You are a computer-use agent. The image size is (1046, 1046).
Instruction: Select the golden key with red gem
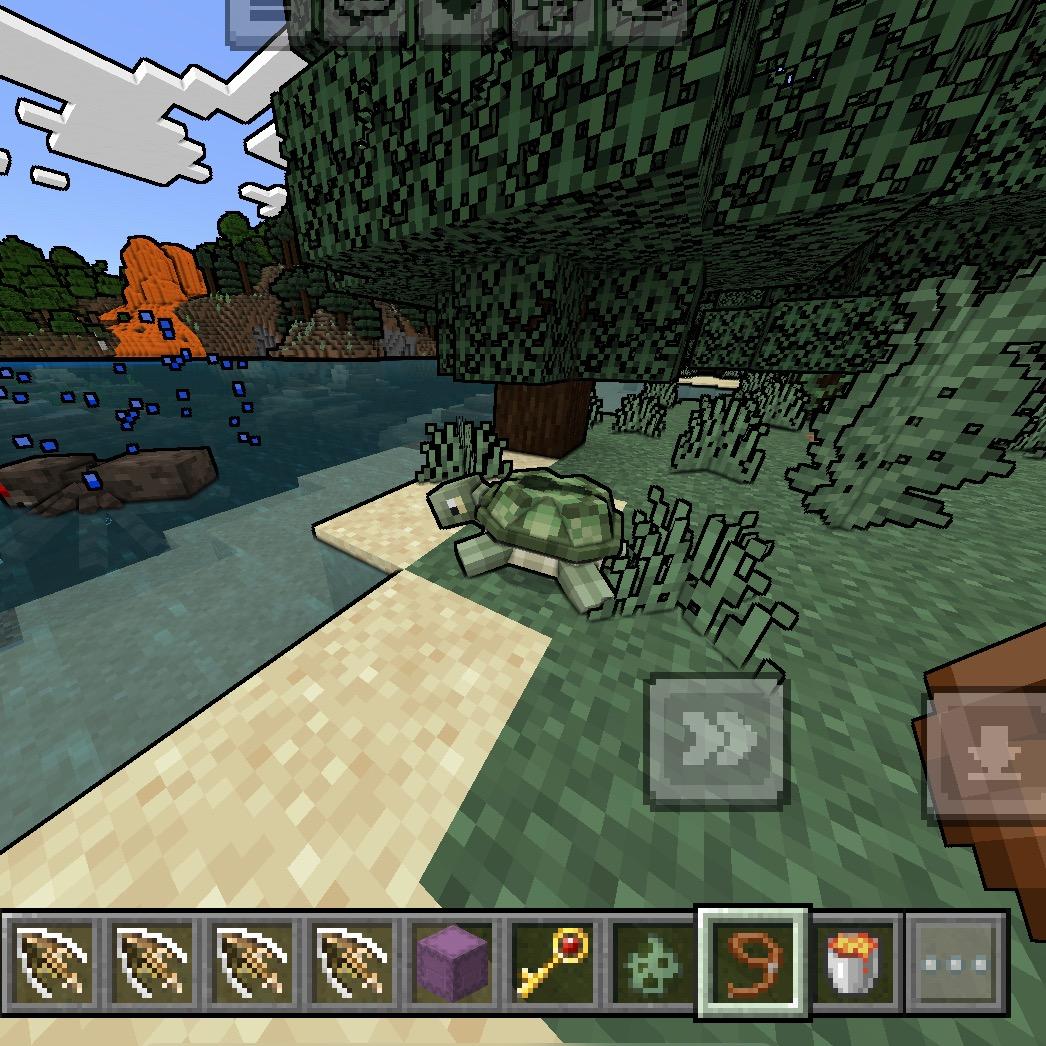[x=554, y=963]
